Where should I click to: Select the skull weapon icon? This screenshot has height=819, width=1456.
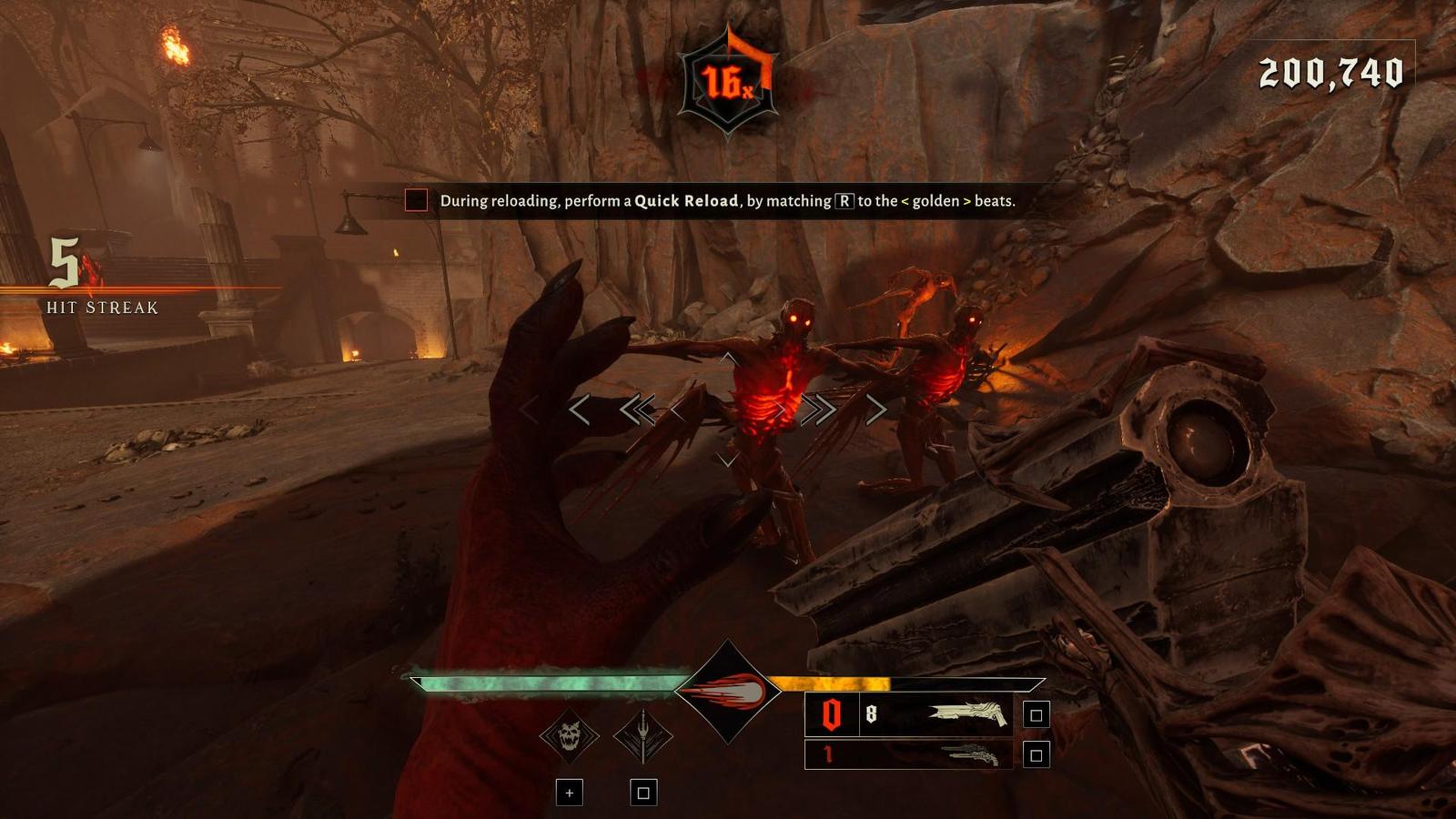point(569,735)
